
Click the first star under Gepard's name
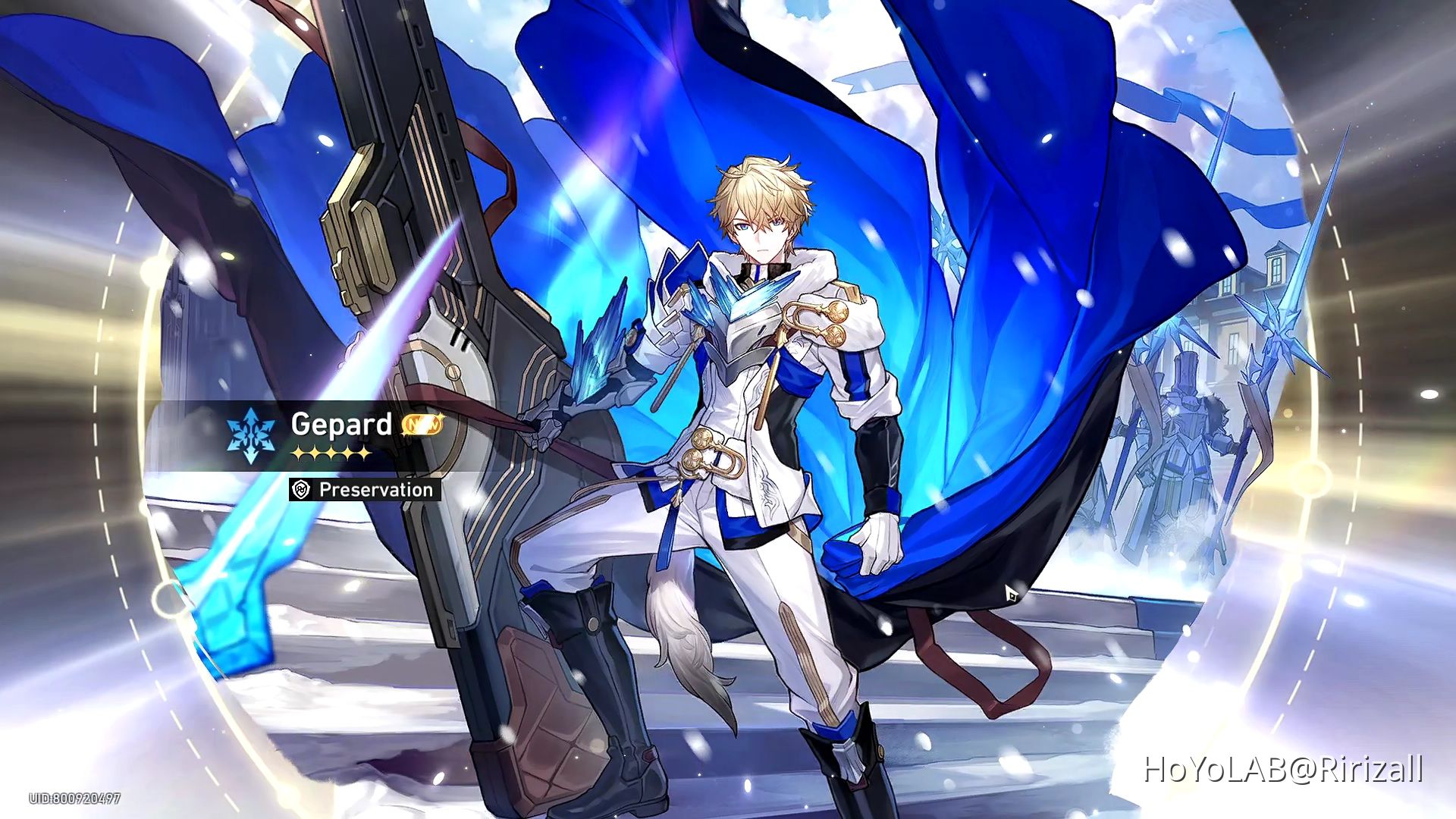[297, 453]
